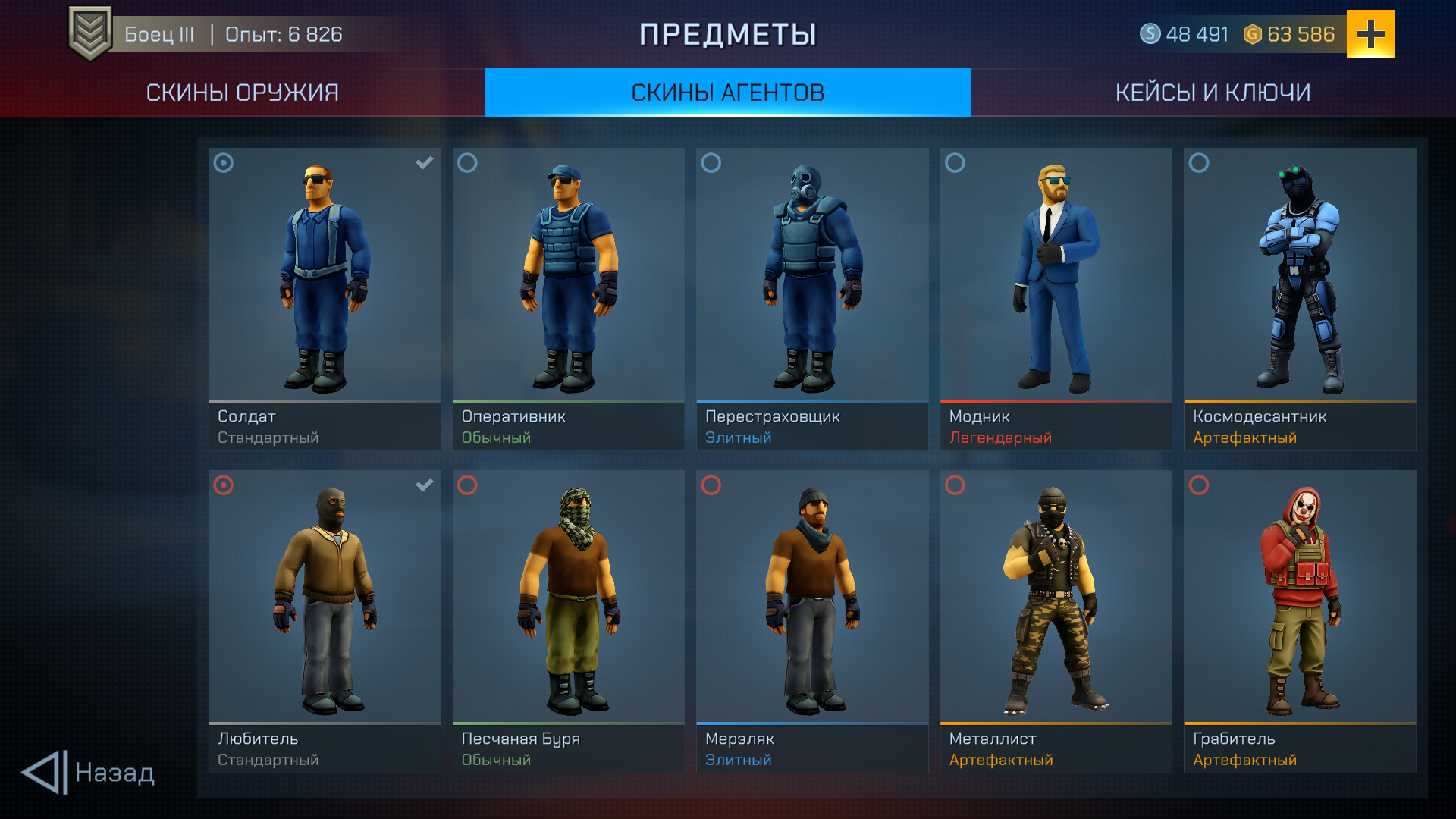Switch to the СКИНЫ ОРУЖИЯ tab

pos(241,92)
